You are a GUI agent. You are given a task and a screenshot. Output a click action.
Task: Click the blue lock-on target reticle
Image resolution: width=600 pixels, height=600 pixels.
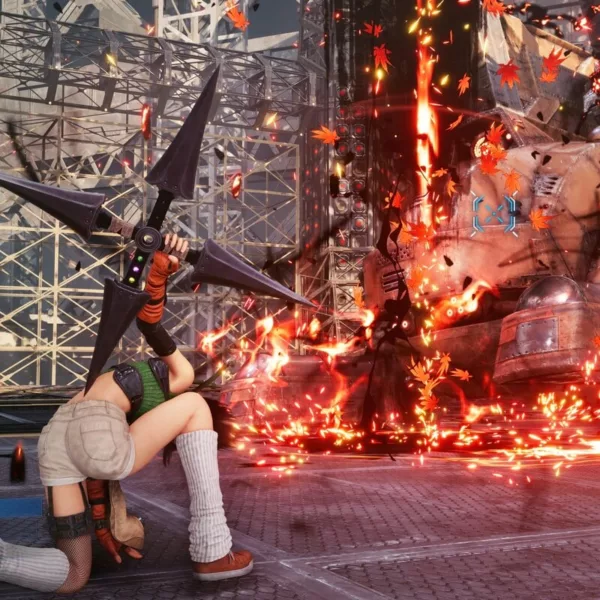(x=495, y=214)
